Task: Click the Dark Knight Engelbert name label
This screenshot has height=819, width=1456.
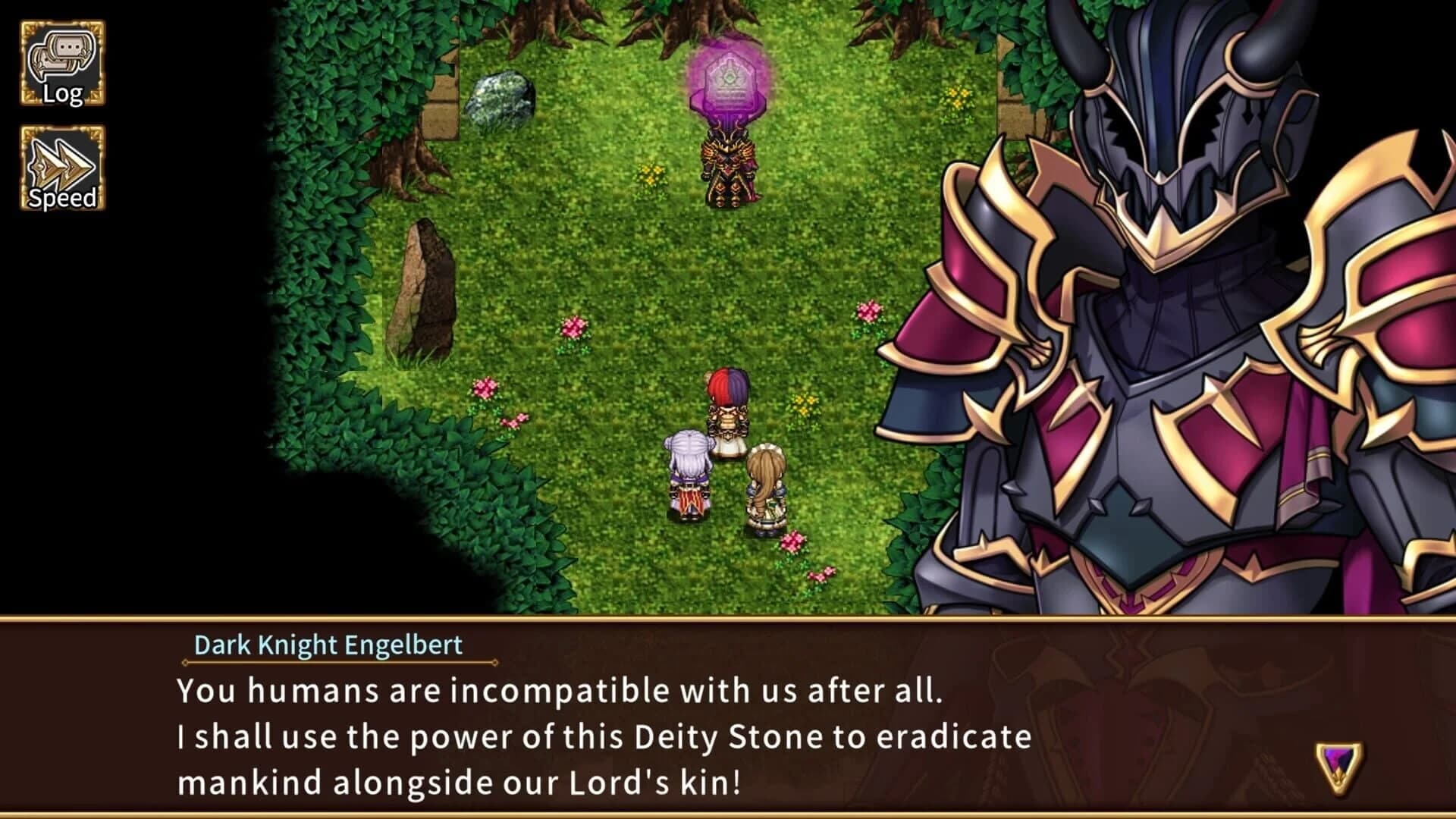Action: pyautogui.click(x=329, y=645)
